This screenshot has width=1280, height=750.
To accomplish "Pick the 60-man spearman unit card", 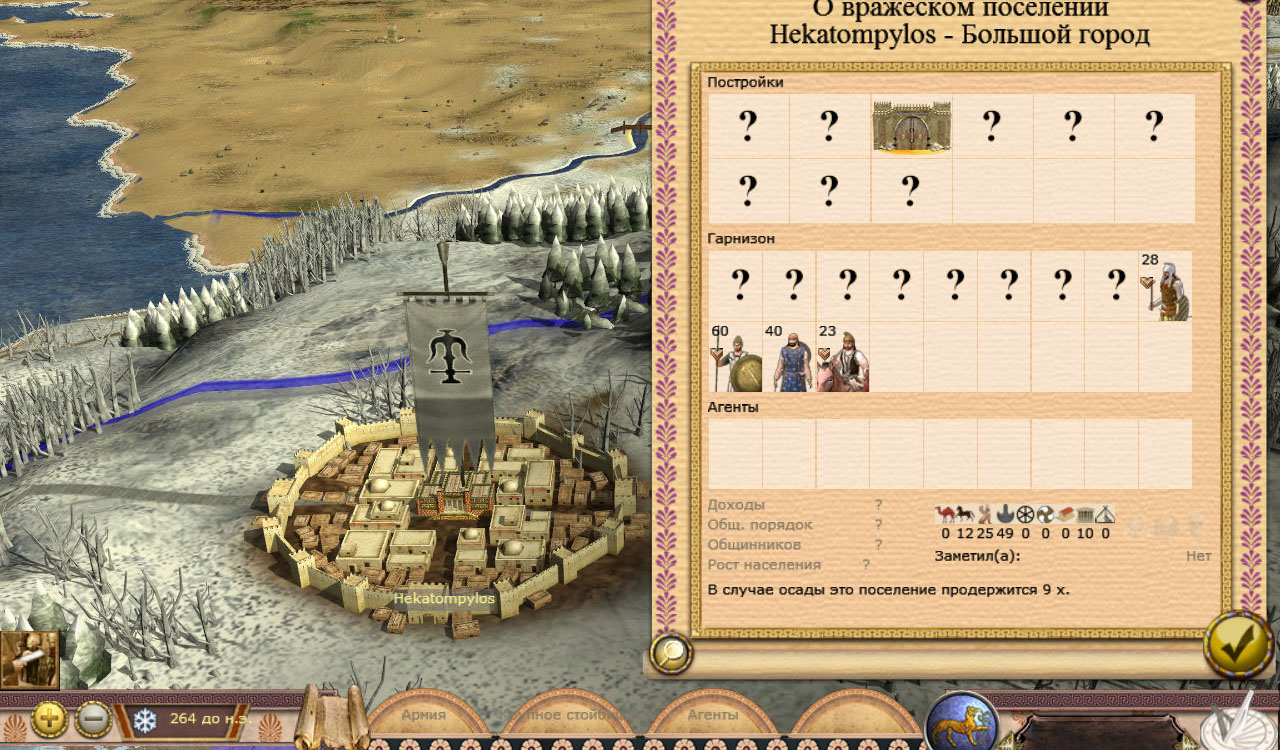I will (736, 358).
